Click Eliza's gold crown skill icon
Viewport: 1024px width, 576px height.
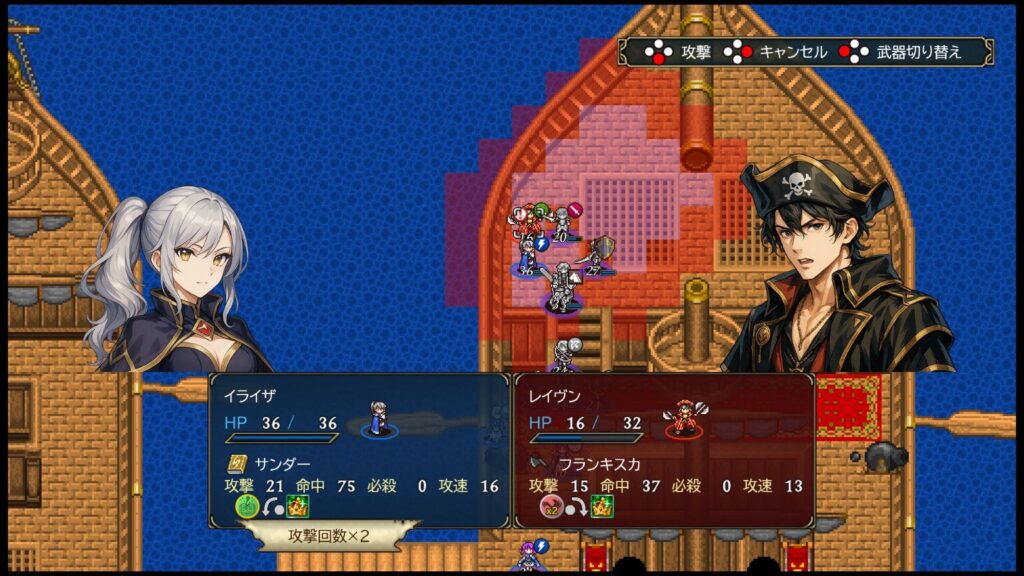(x=298, y=507)
